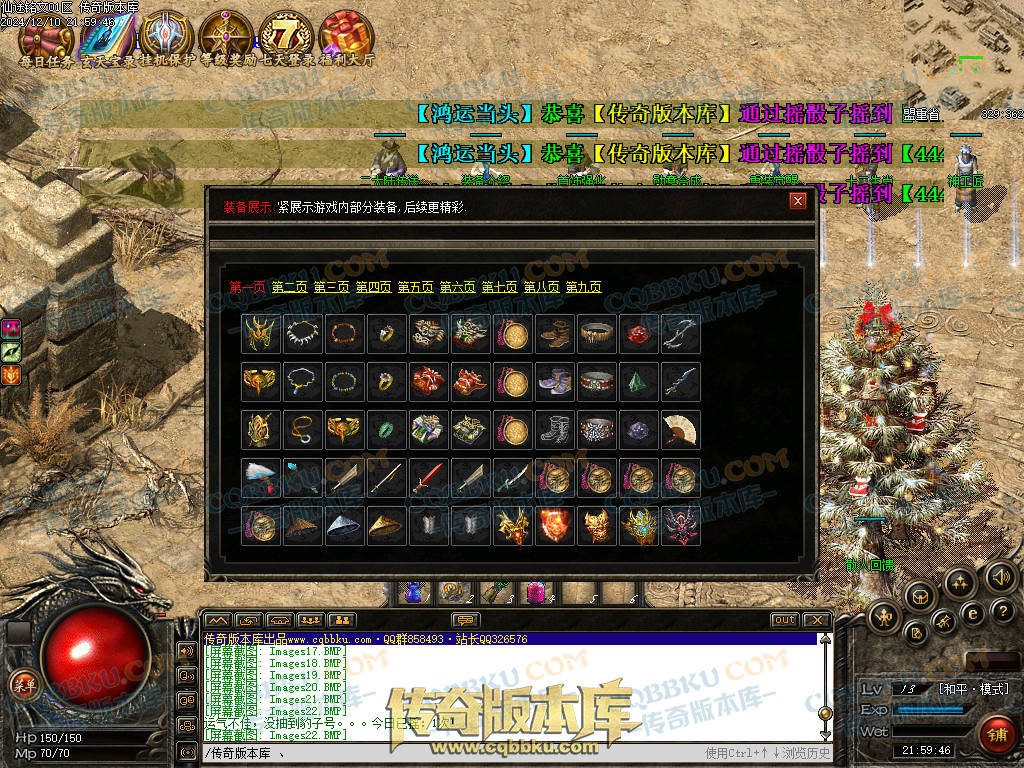Go to page nine (第九页)
The width and height of the screenshot is (1024, 768).
[x=583, y=287]
